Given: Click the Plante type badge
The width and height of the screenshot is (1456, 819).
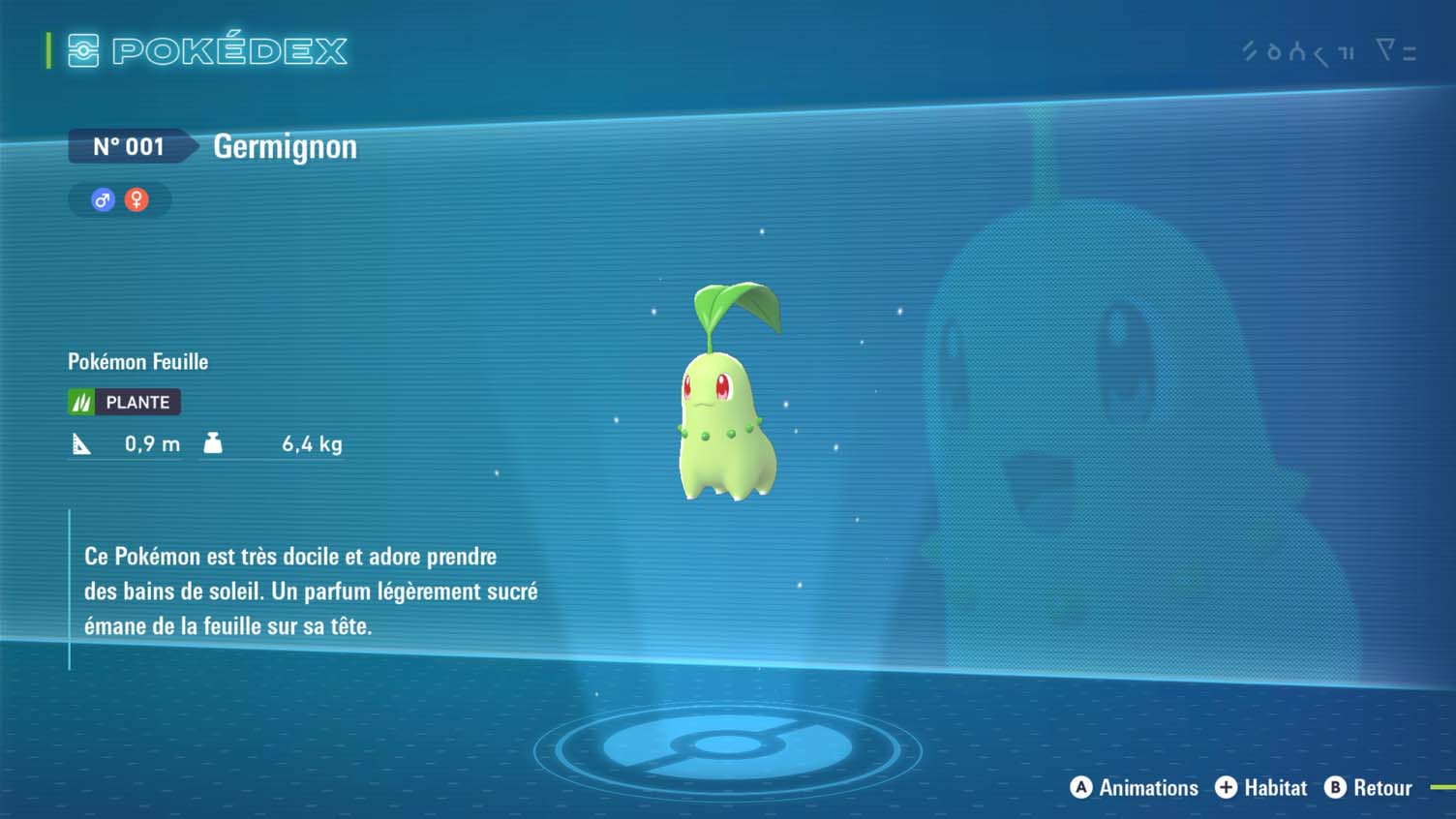Looking at the screenshot, I should tap(124, 402).
